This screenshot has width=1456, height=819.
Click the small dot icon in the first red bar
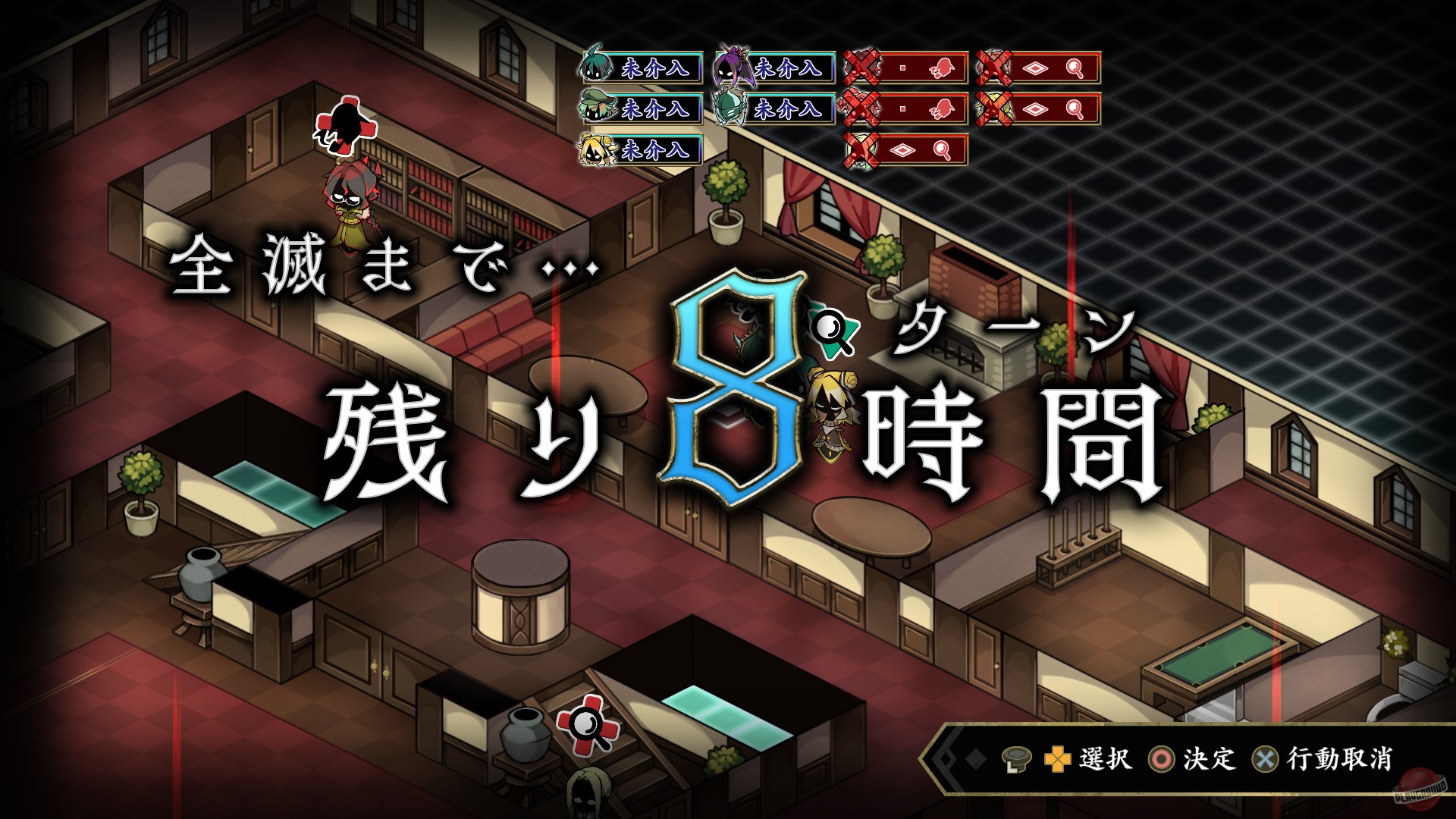pos(901,67)
